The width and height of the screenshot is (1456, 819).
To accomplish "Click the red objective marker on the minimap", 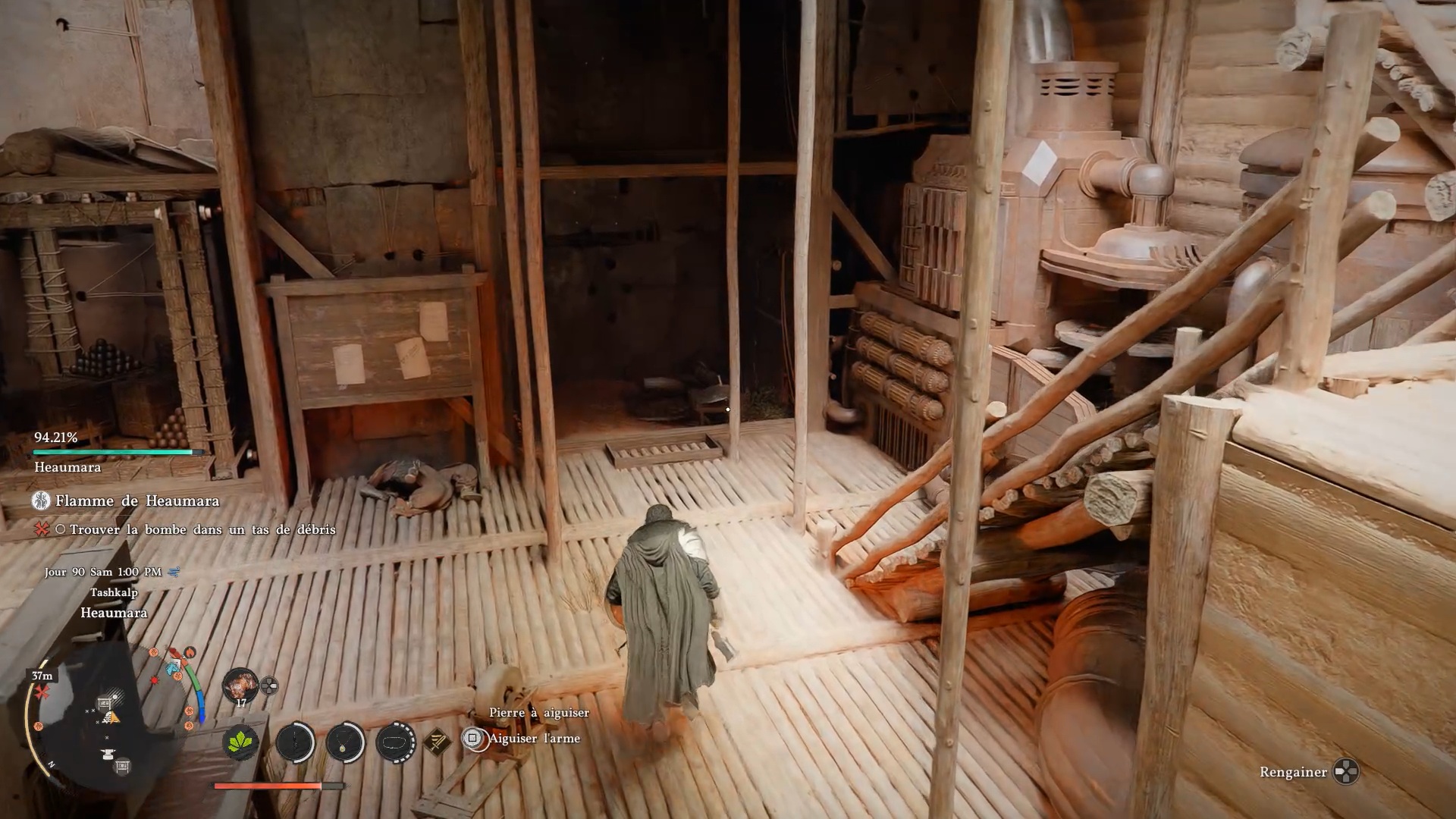I will [41, 692].
